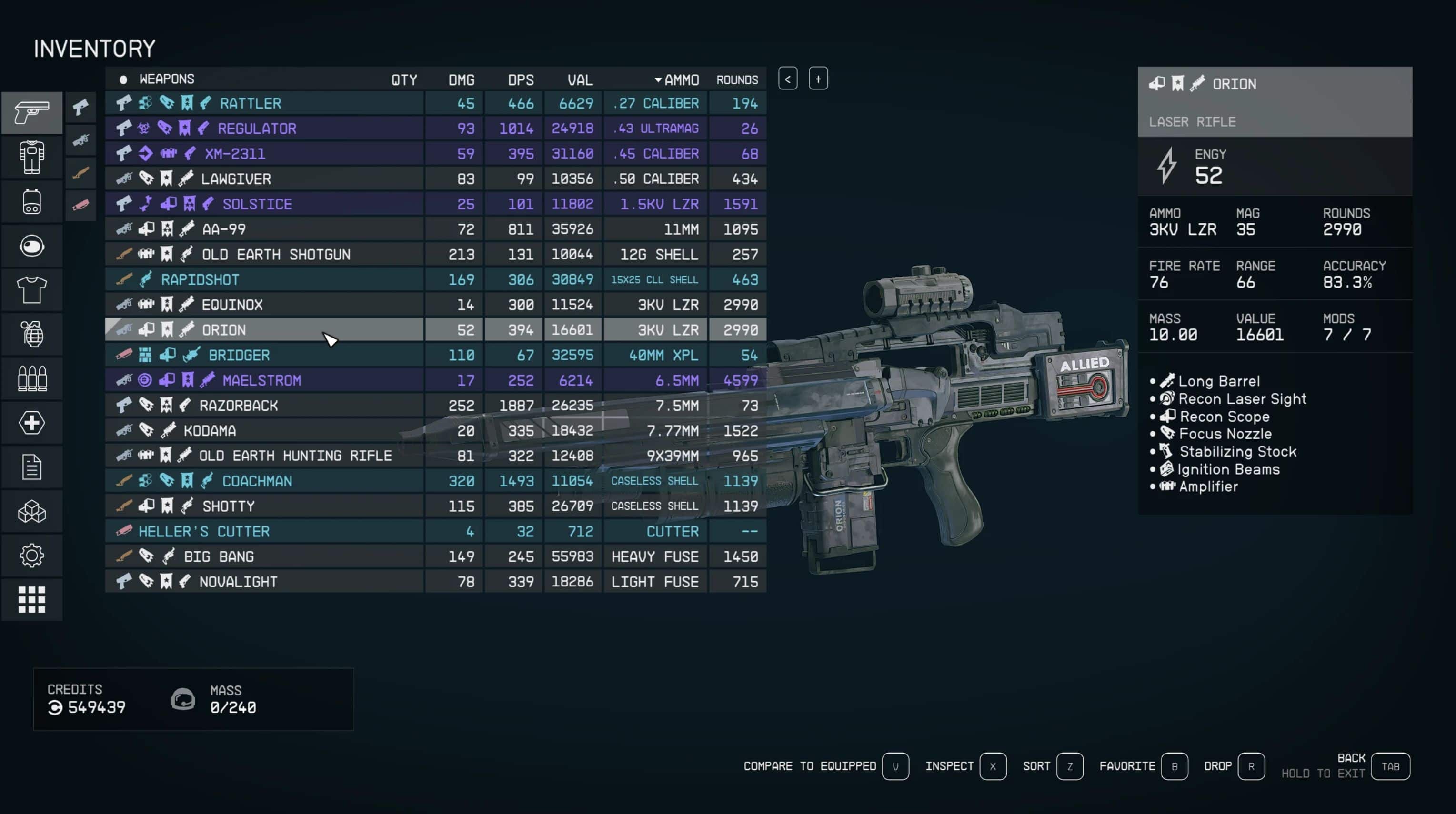The image size is (1456, 814).
Task: Open the notes document category
Action: 31,467
